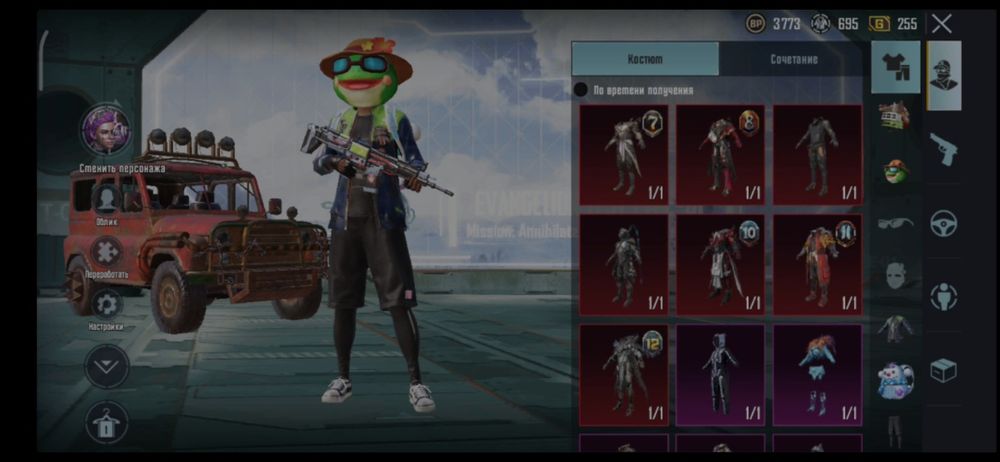
Task: Show the frog headwear category
Action: [895, 170]
